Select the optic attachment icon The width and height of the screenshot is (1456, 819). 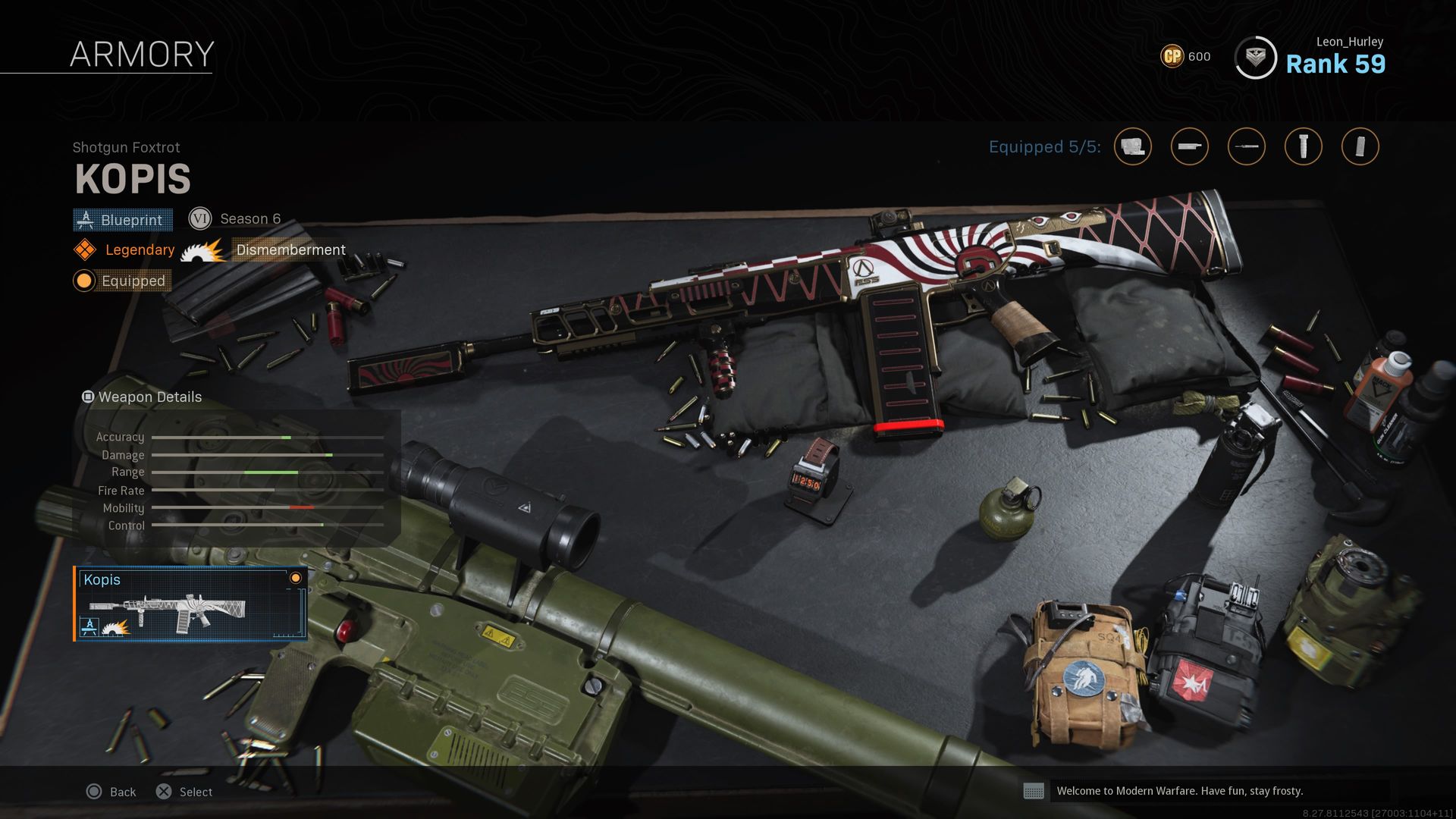tap(1132, 146)
